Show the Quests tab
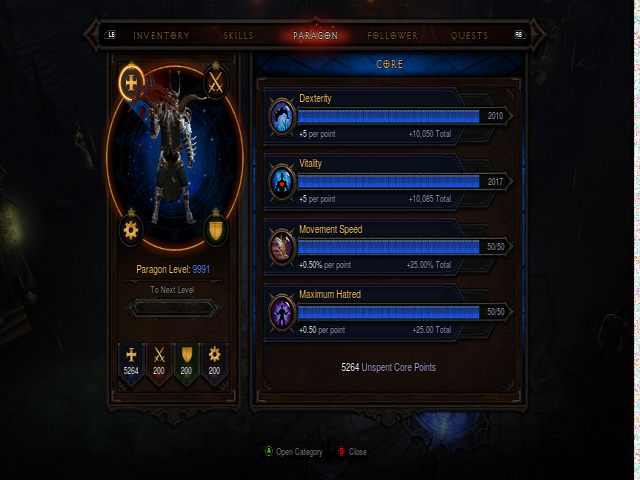This screenshot has height=480, width=640. (470, 36)
